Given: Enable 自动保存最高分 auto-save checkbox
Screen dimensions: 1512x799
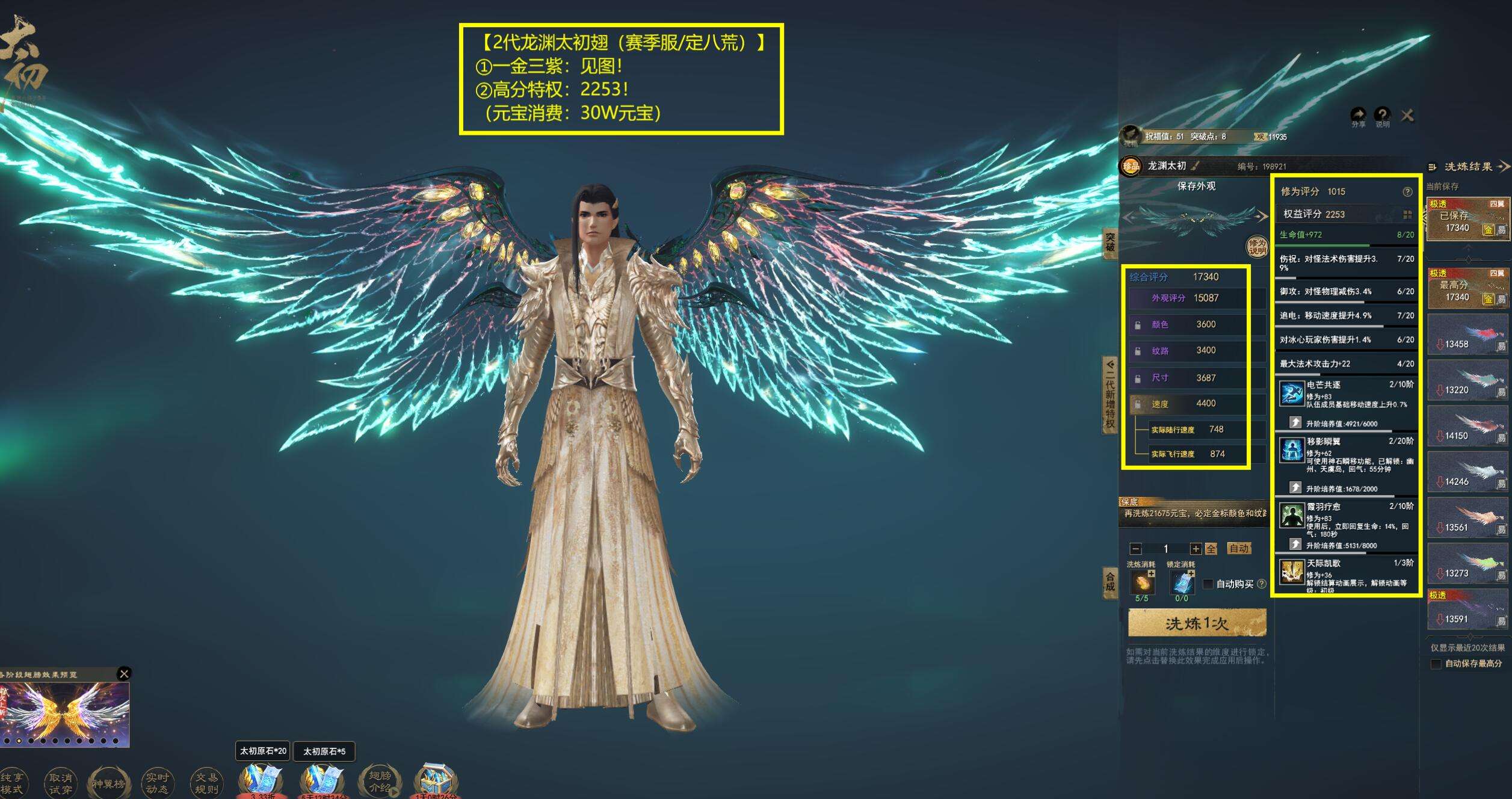Looking at the screenshot, I should click(x=1436, y=664).
